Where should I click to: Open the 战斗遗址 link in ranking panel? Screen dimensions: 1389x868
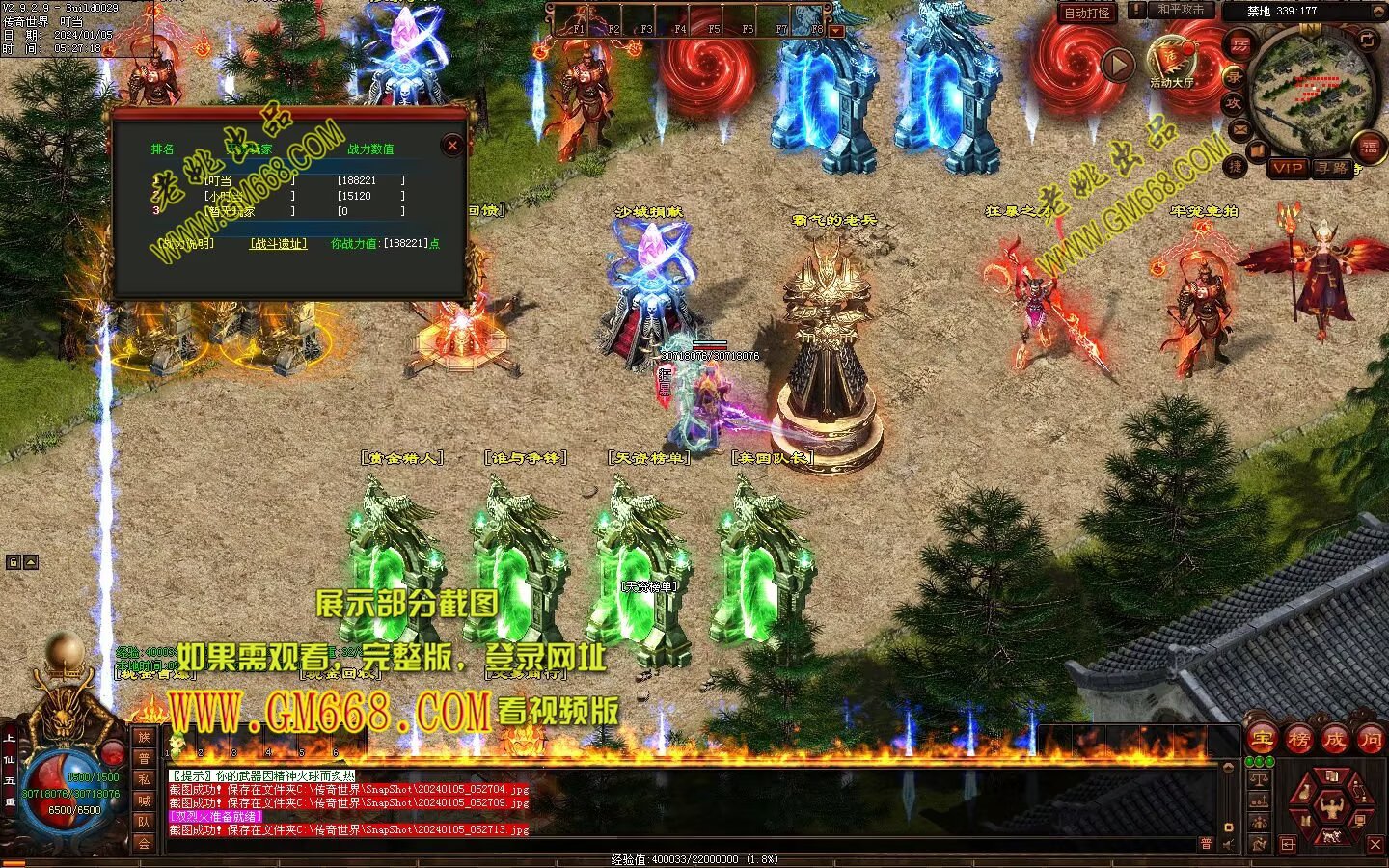tap(278, 244)
